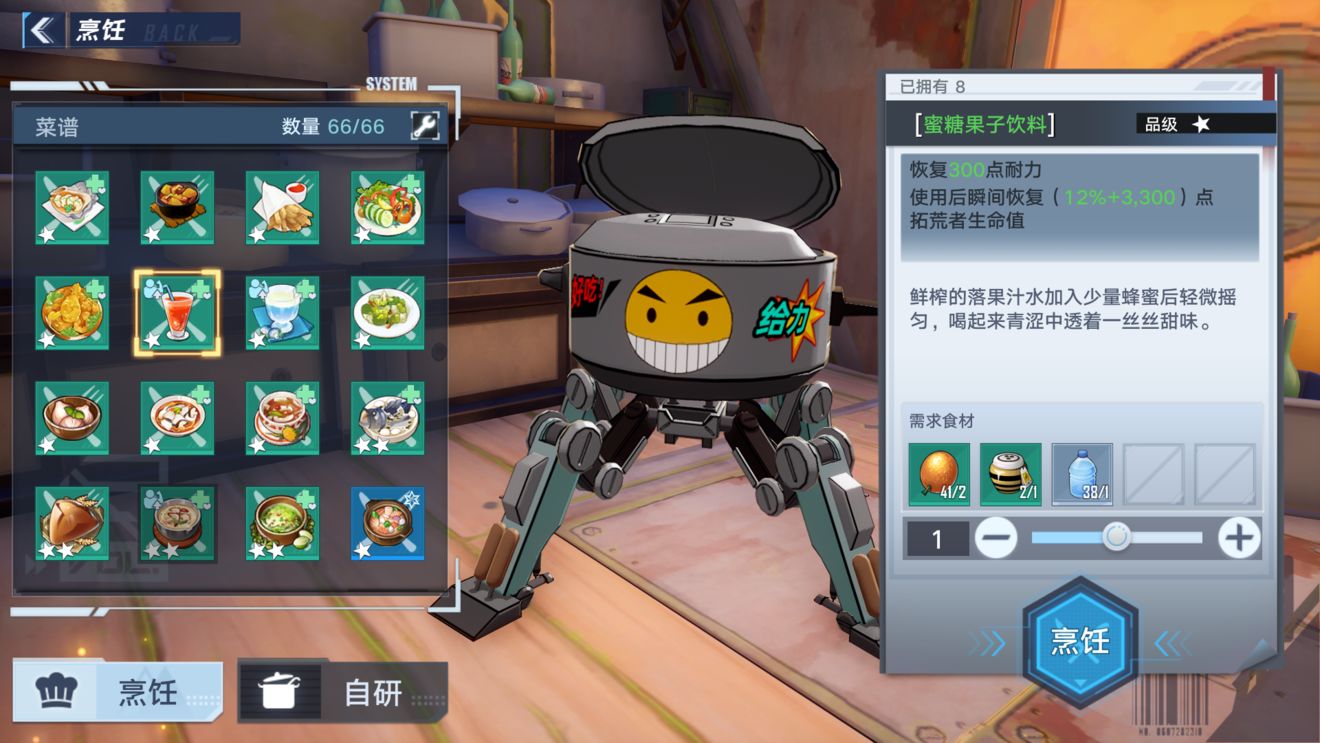Choose the vegetable salad recipe

pyautogui.click(x=388, y=207)
